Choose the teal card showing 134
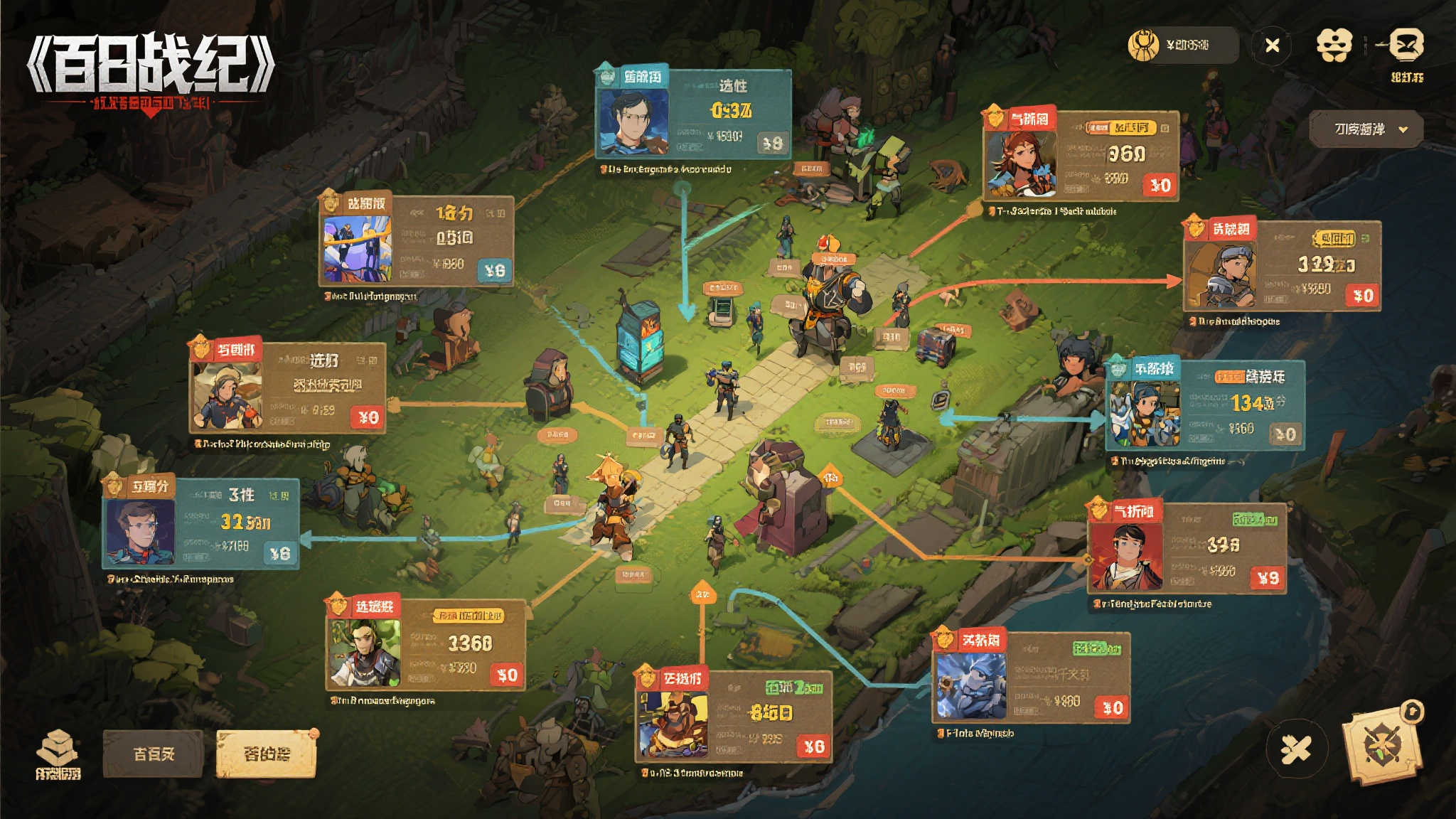Viewport: 1456px width, 819px height. pyautogui.click(x=1205, y=405)
